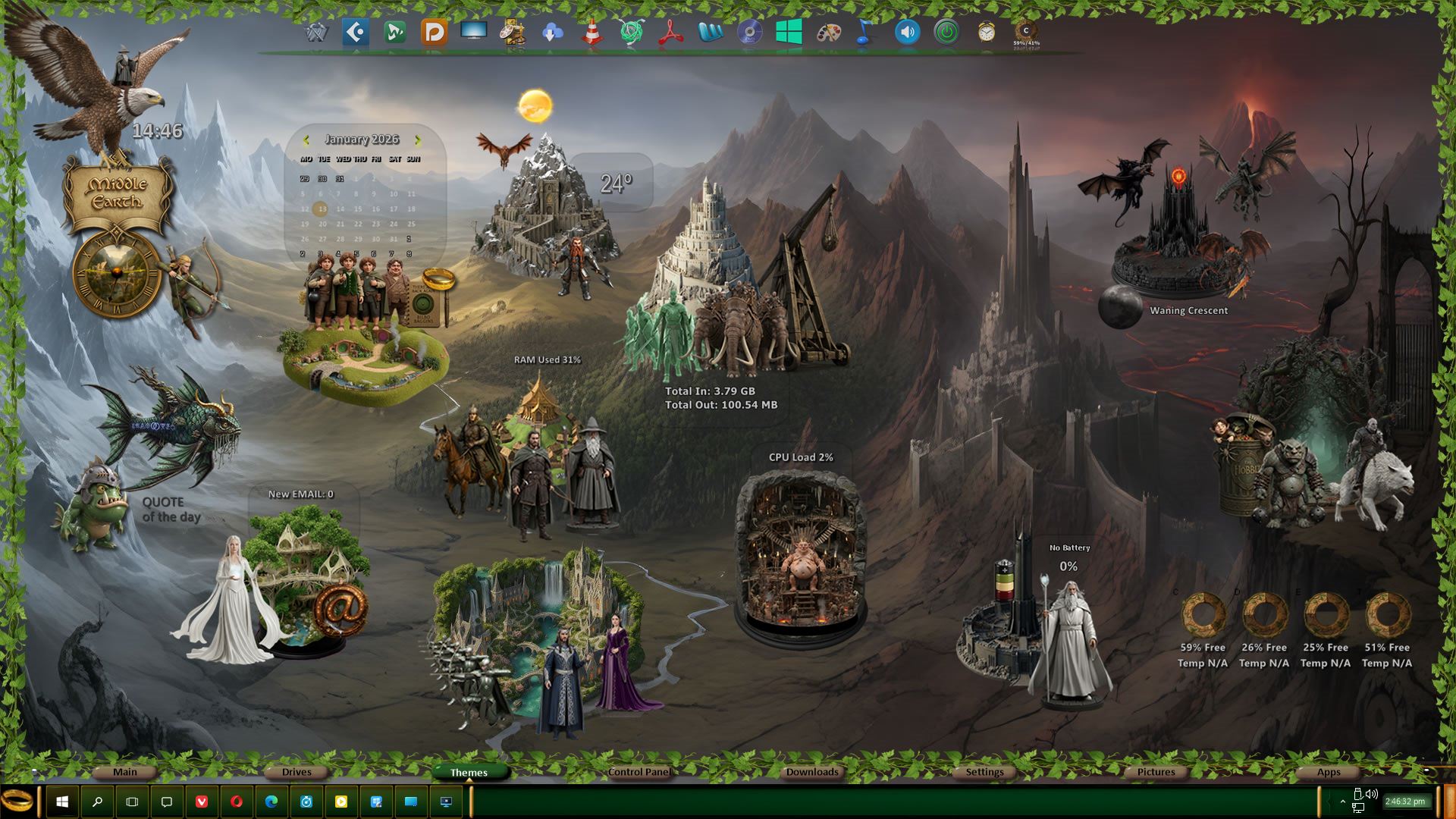Open the alarm clock dock icon
This screenshot has height=819, width=1456.
click(986, 33)
